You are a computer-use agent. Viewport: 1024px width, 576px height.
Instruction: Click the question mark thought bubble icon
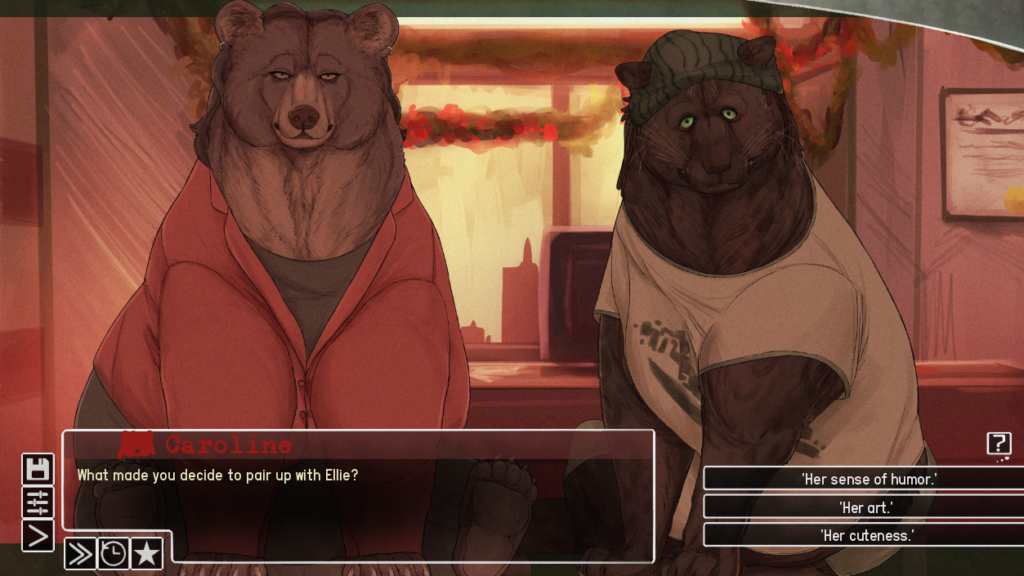click(x=998, y=444)
